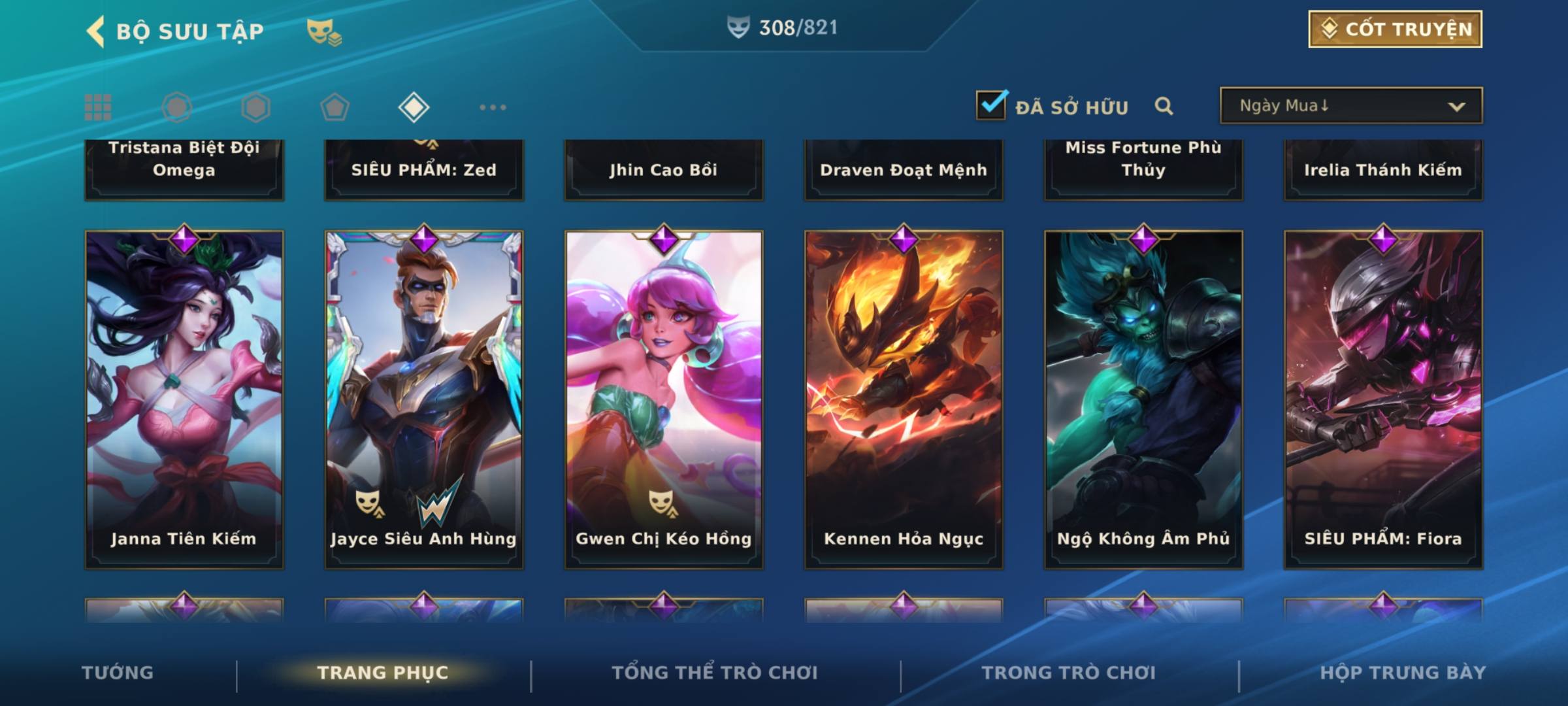The image size is (1568, 706).
Task: View the SIÊU PHẨM: Fiora skin
Action: (1383, 399)
